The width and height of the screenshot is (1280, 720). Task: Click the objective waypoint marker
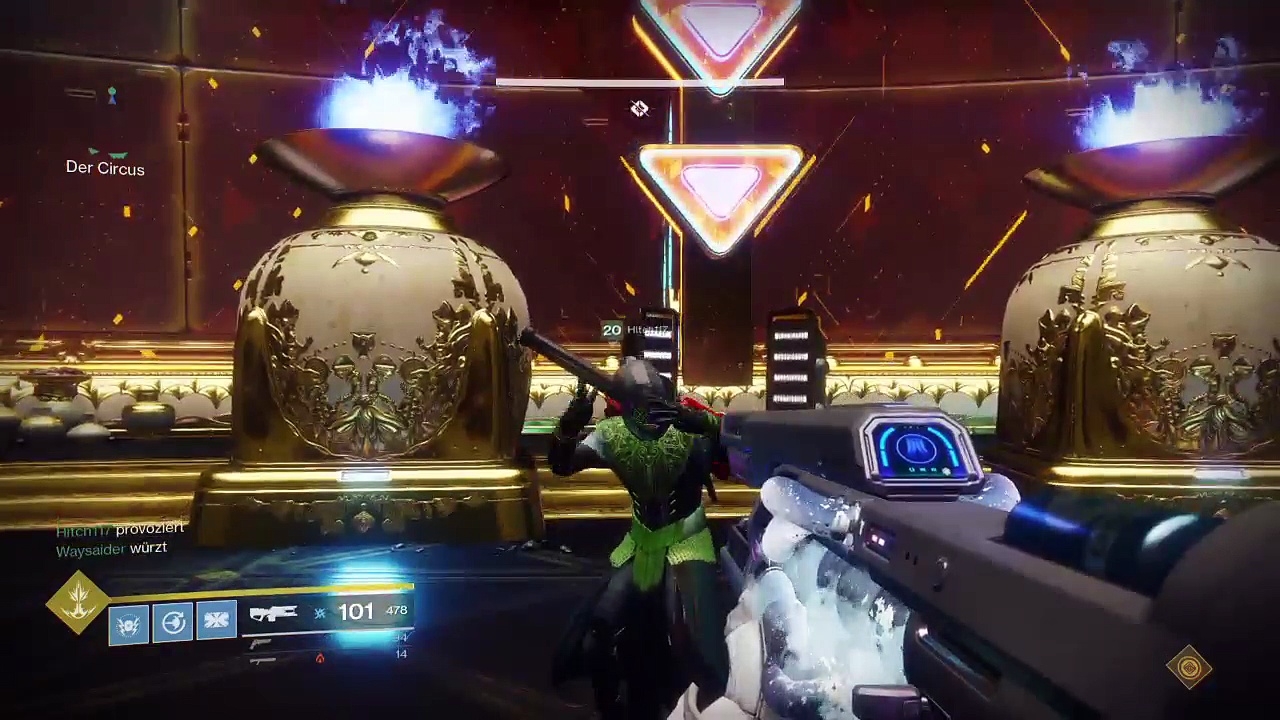[x=639, y=108]
